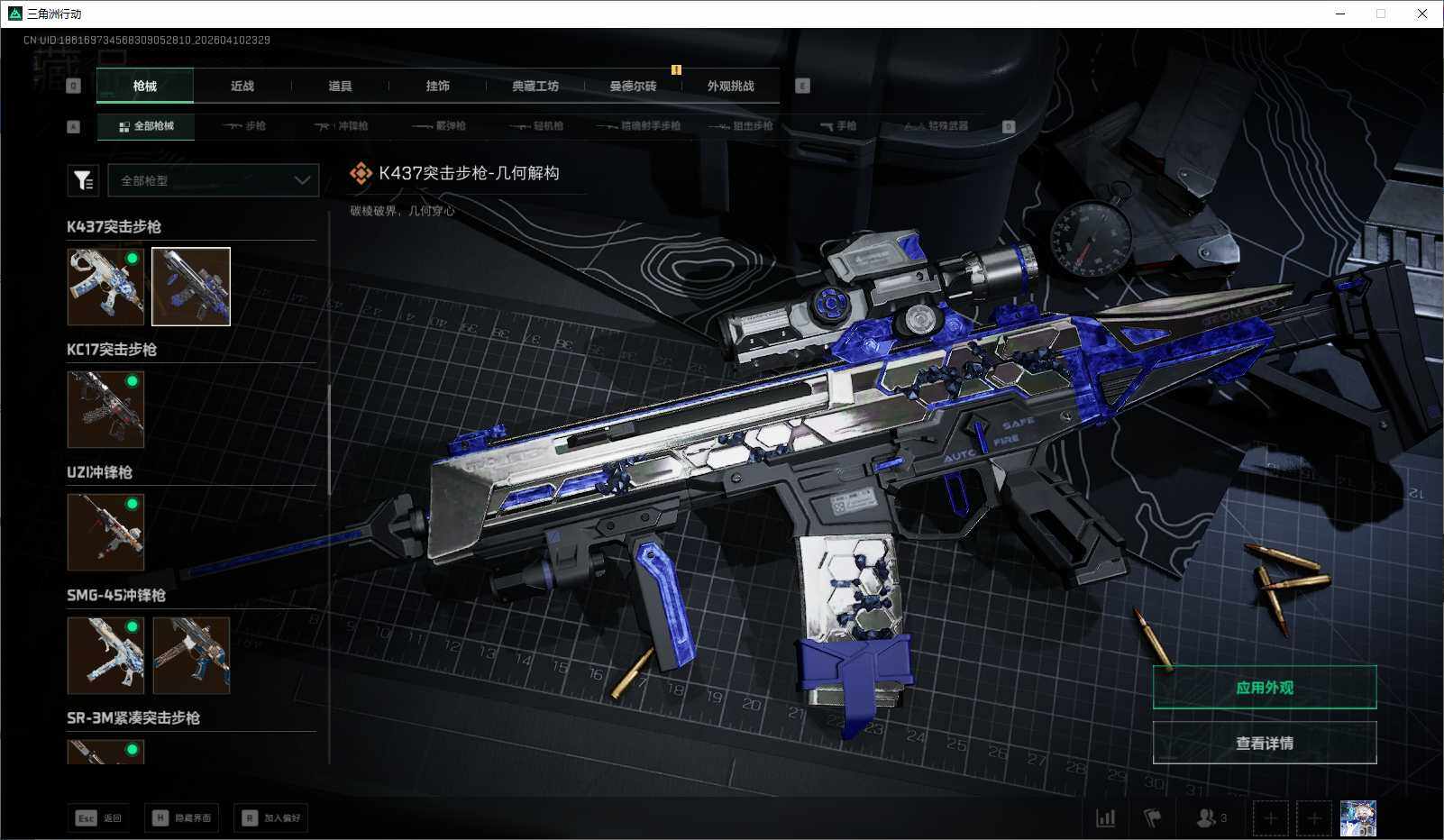Image resolution: width=1444 pixels, height=840 pixels.
Task: Close the game window
Action: click(1422, 14)
